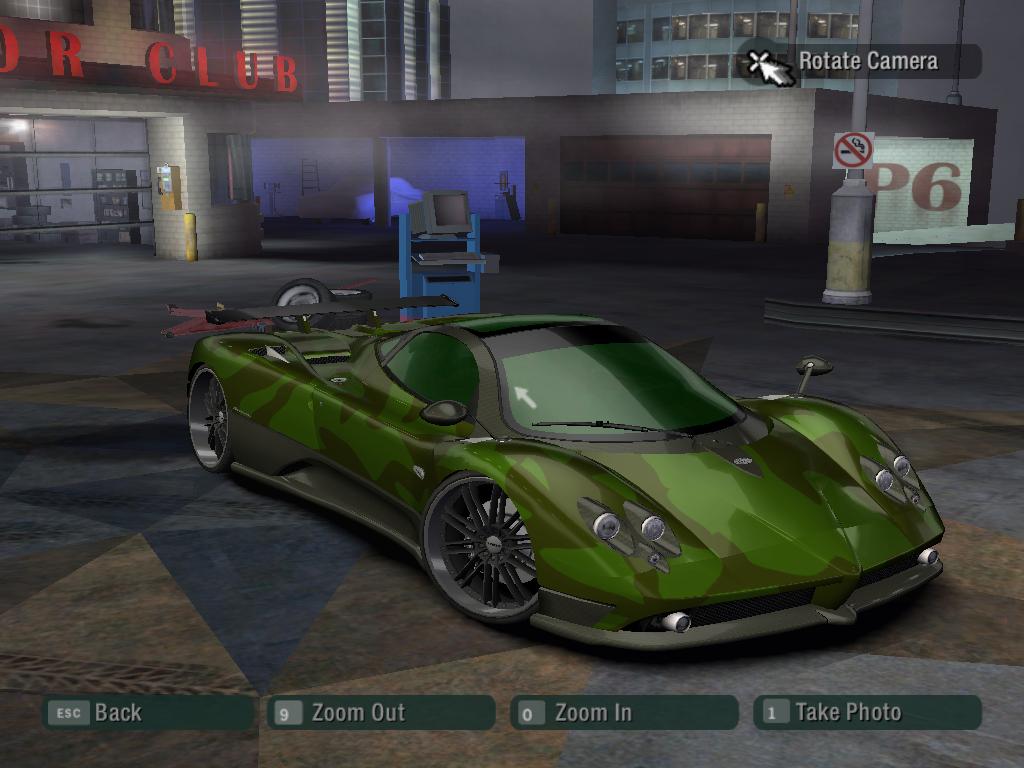This screenshot has width=1024, height=768.
Task: Go back using the Back button
Action: click(x=146, y=713)
